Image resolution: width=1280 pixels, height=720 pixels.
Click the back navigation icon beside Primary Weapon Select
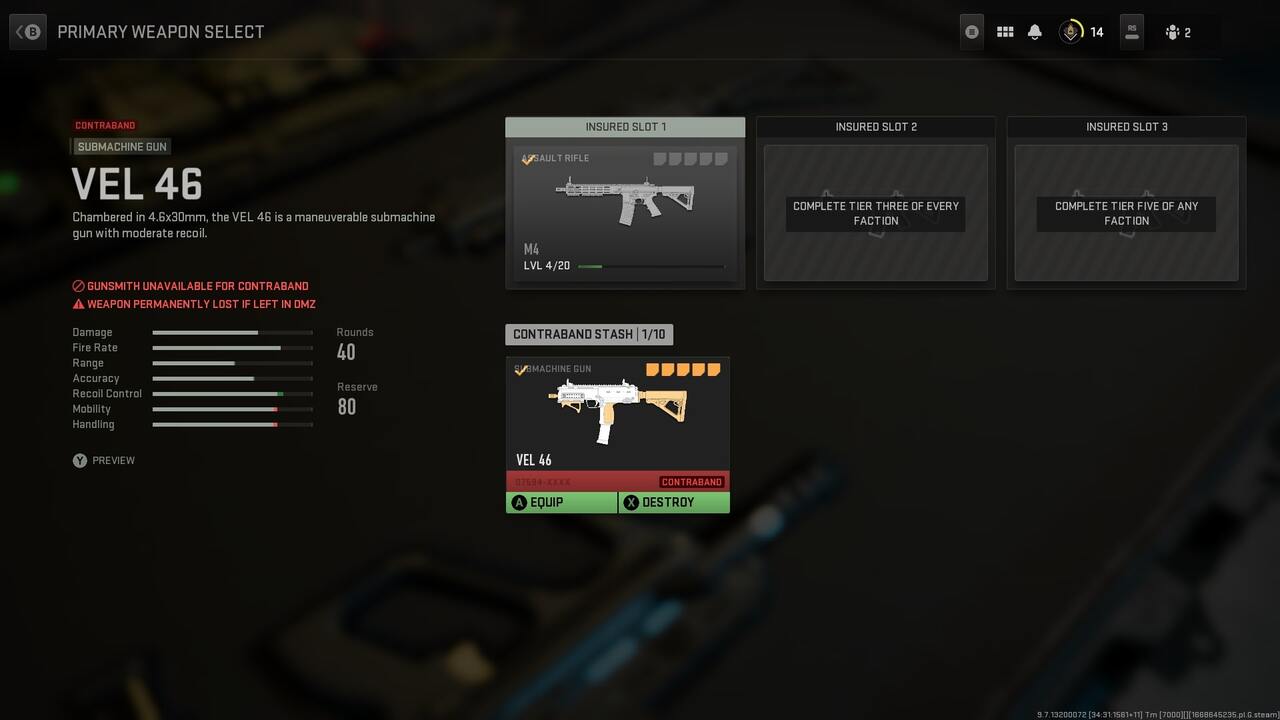[27, 31]
